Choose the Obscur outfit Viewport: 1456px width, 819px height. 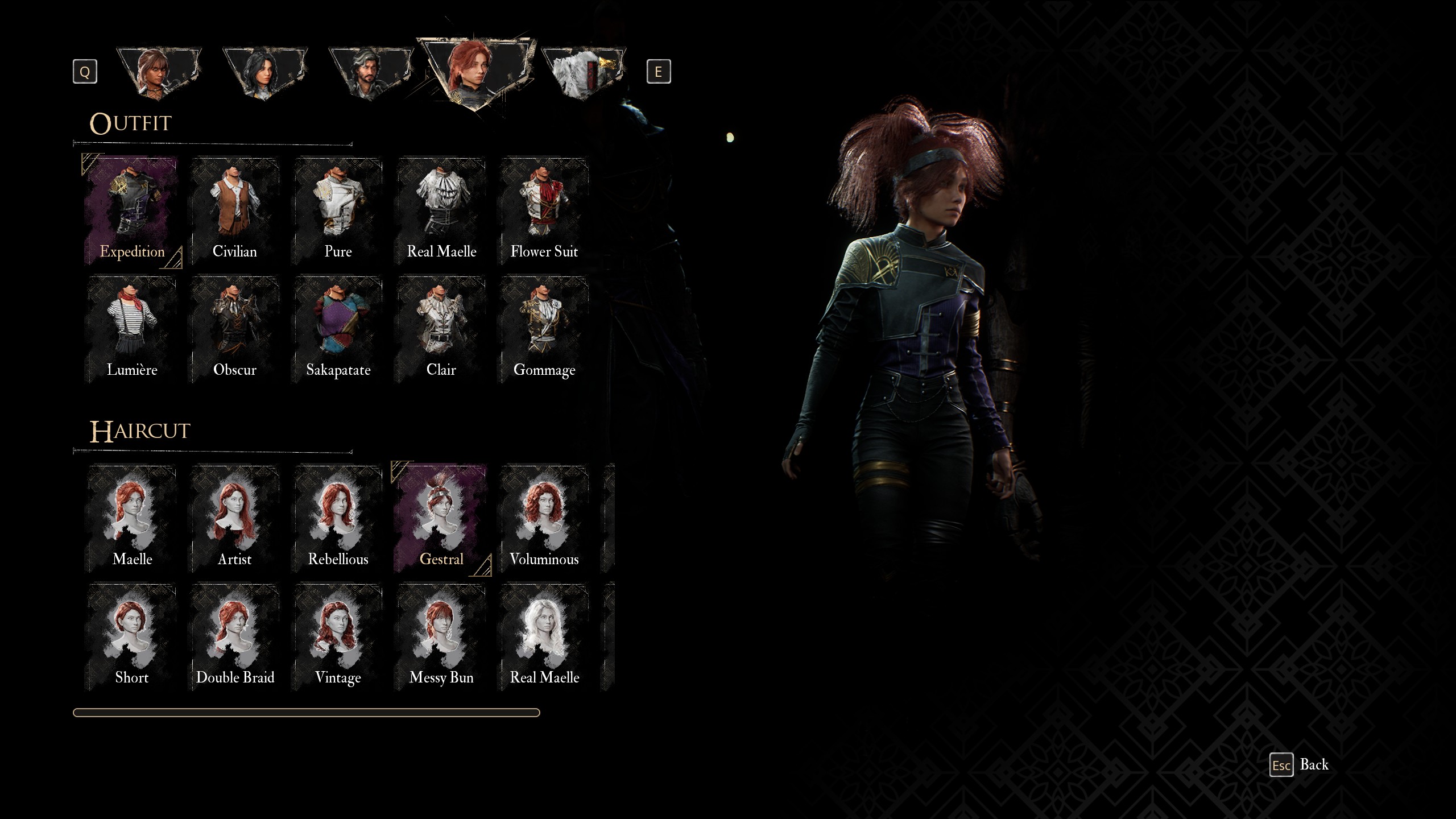pyautogui.click(x=234, y=330)
